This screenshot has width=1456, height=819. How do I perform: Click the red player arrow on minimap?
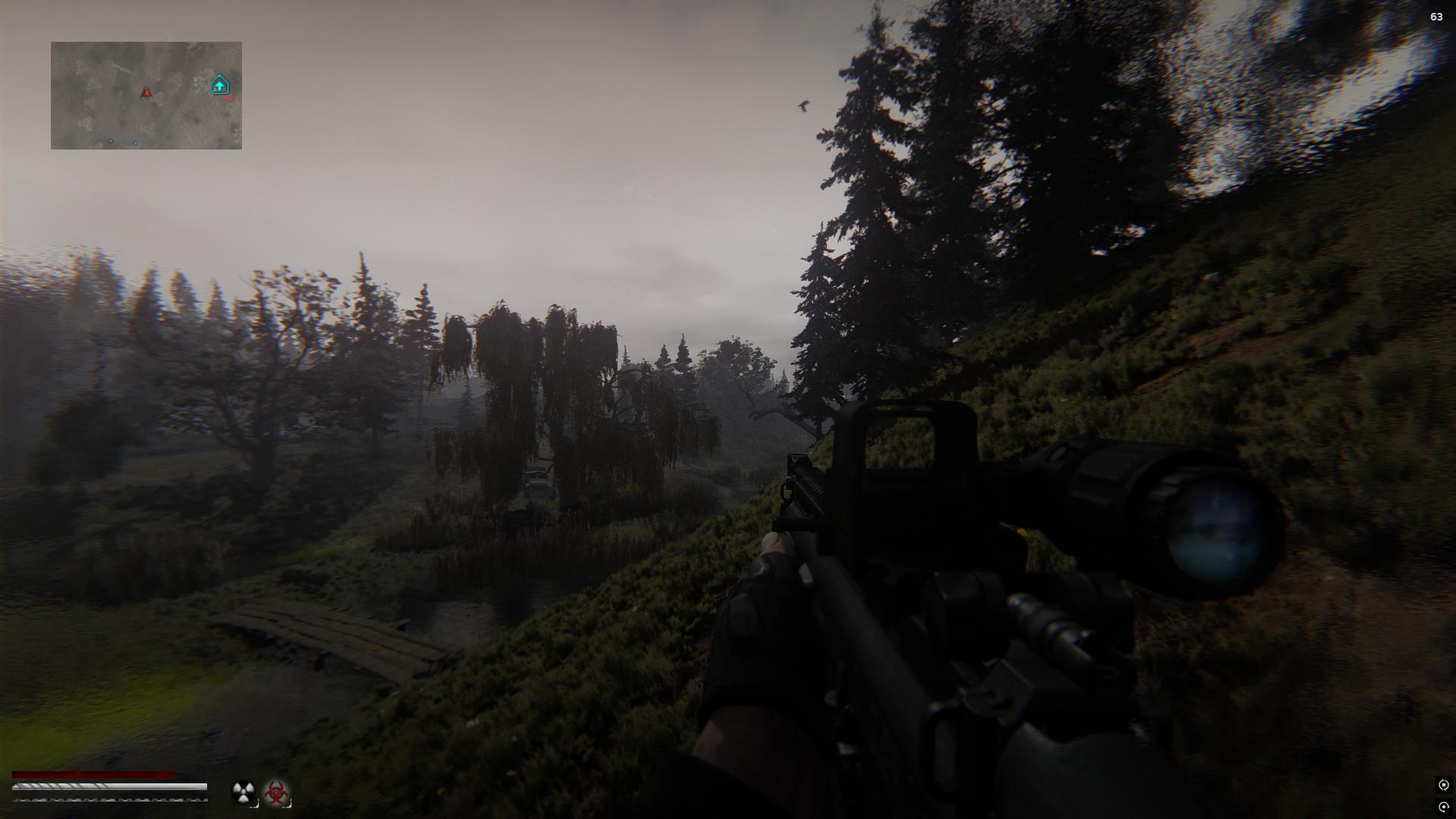click(146, 93)
